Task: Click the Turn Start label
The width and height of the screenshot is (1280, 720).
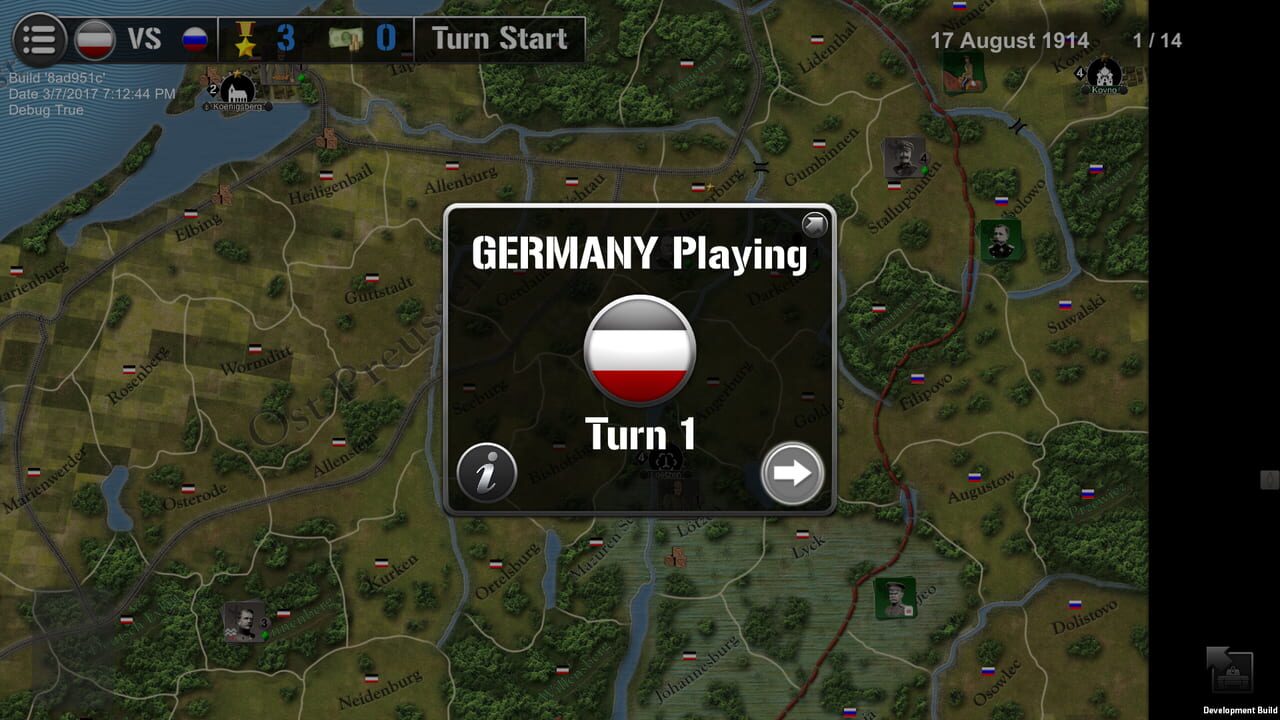Action: click(497, 39)
